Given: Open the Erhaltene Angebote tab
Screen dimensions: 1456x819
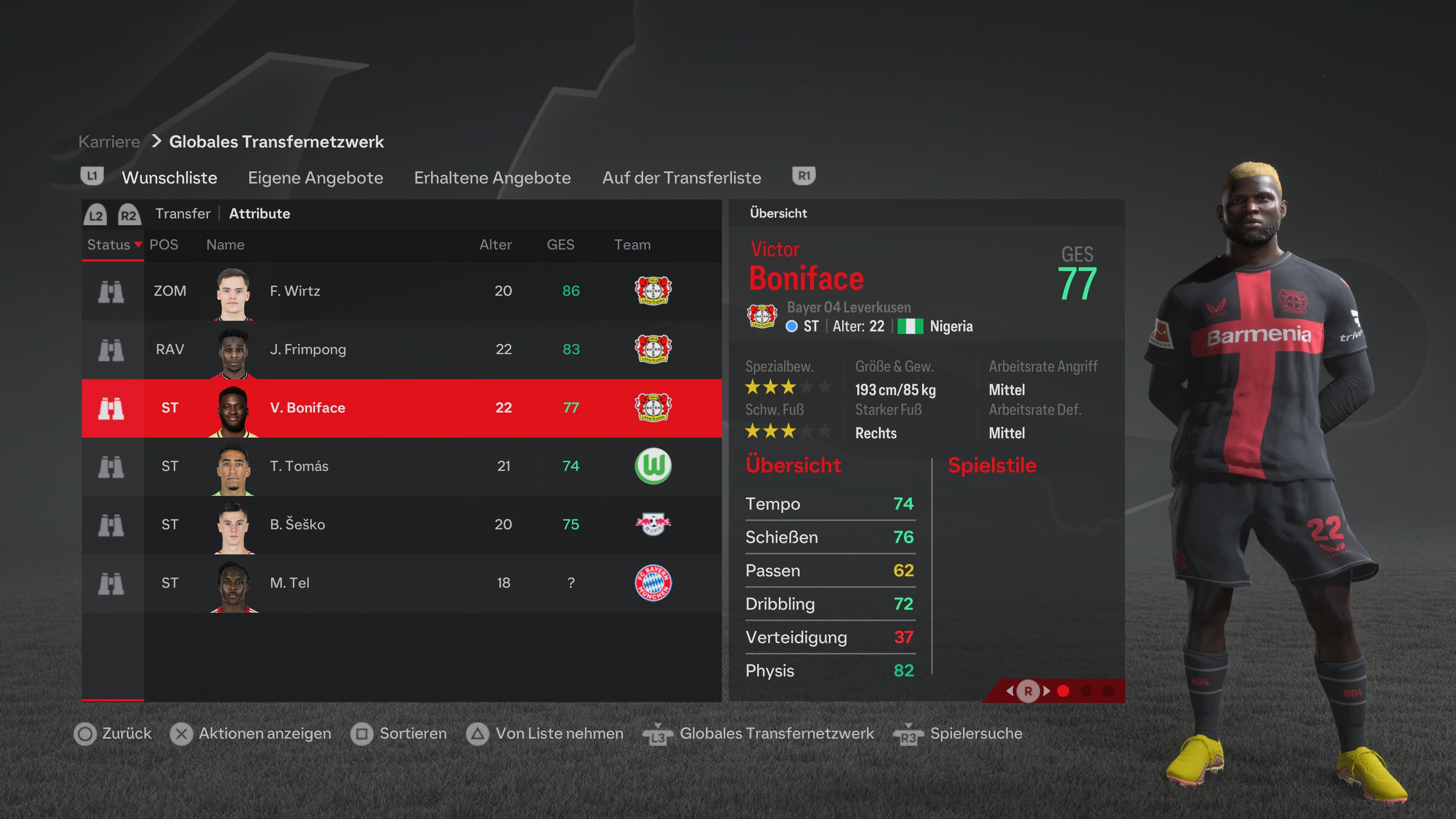Looking at the screenshot, I should pyautogui.click(x=492, y=177).
